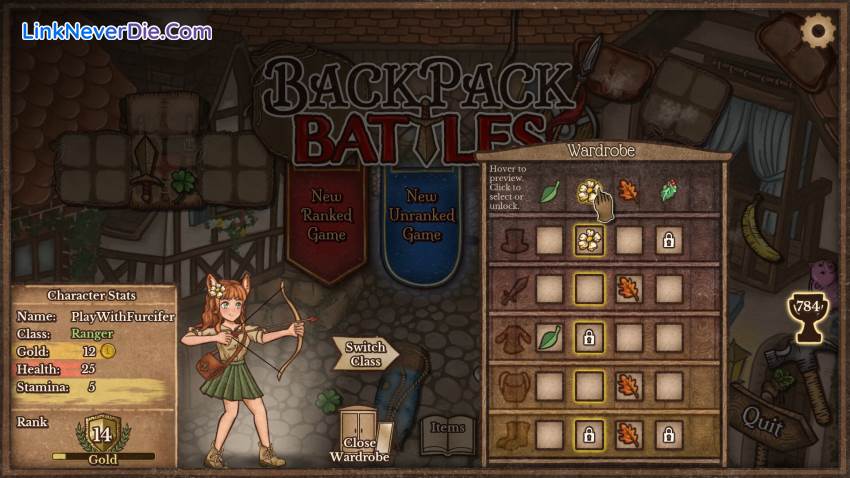Open settings with the gear icon
The width and height of the screenshot is (850, 478).
[x=818, y=31]
